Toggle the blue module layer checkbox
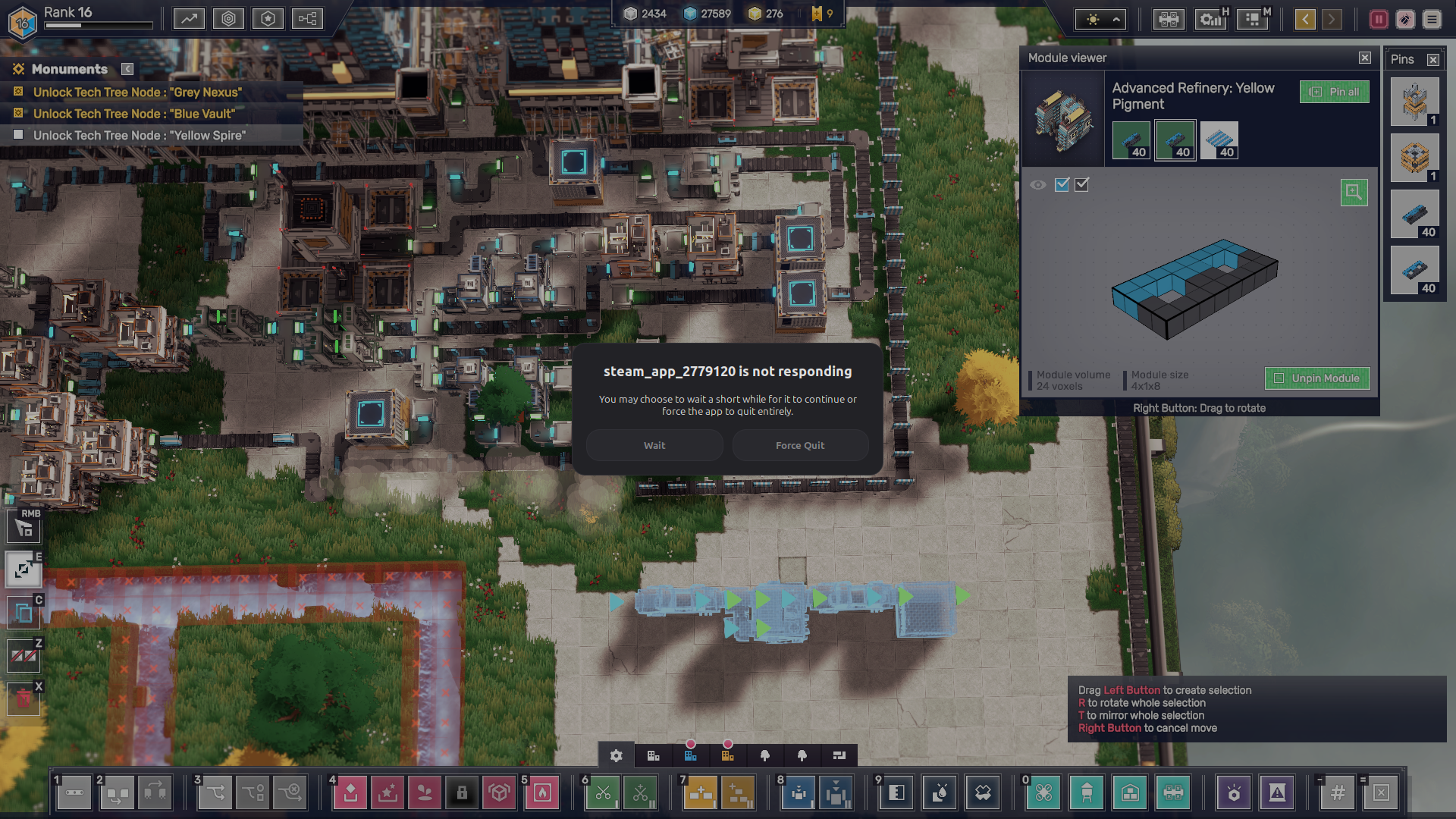The width and height of the screenshot is (1456, 819). tap(1062, 184)
